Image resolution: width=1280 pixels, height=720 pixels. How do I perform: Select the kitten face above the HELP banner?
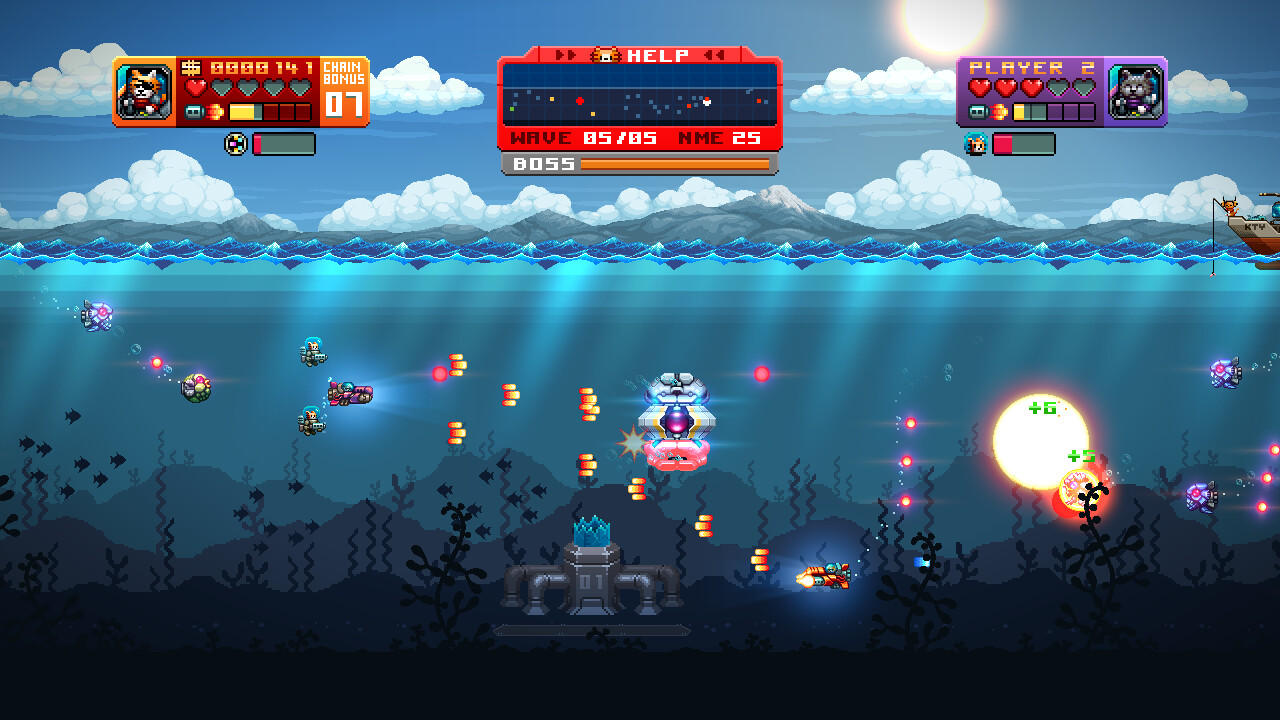[605, 55]
